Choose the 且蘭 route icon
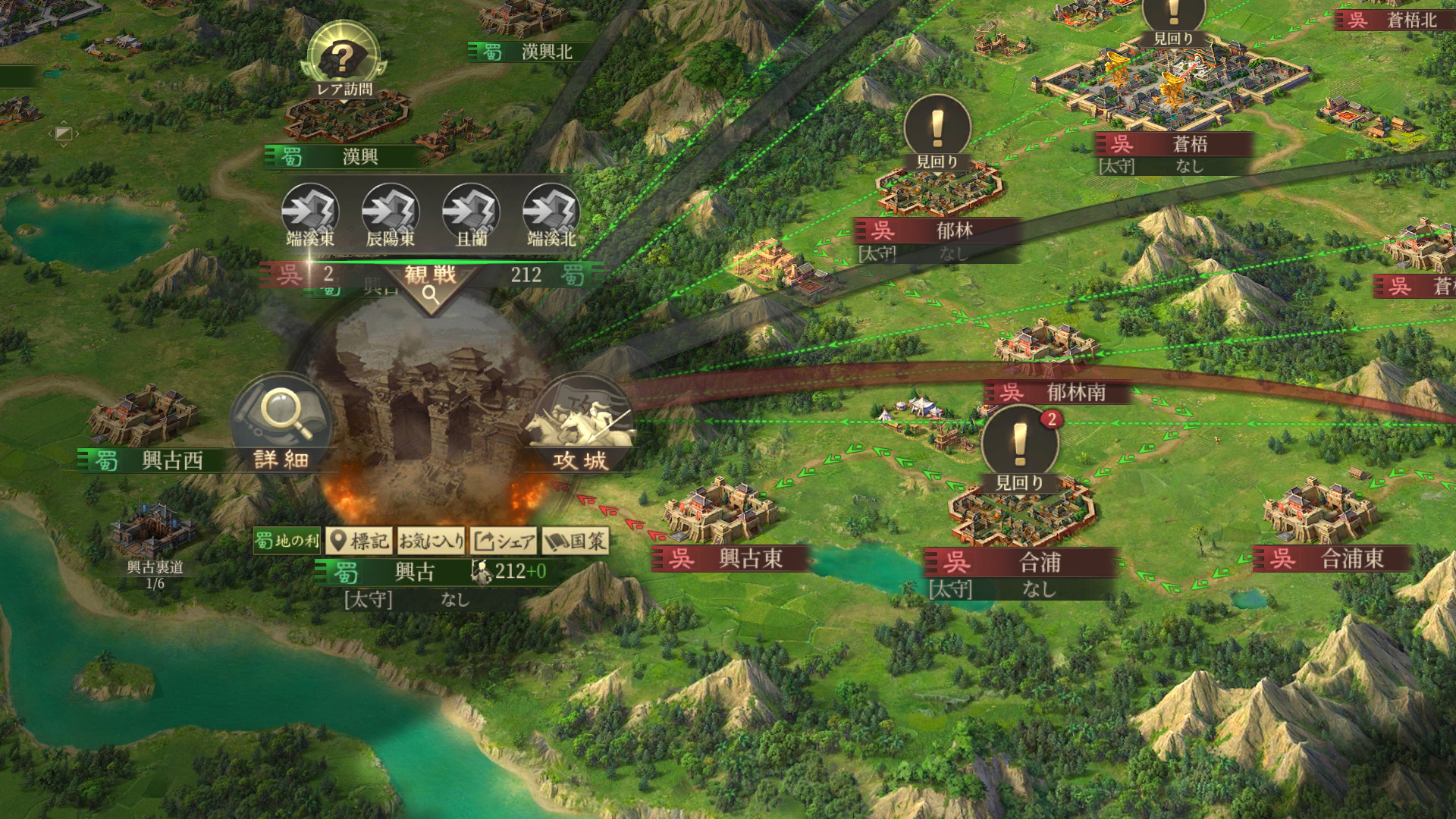The height and width of the screenshot is (819, 1456). click(471, 215)
